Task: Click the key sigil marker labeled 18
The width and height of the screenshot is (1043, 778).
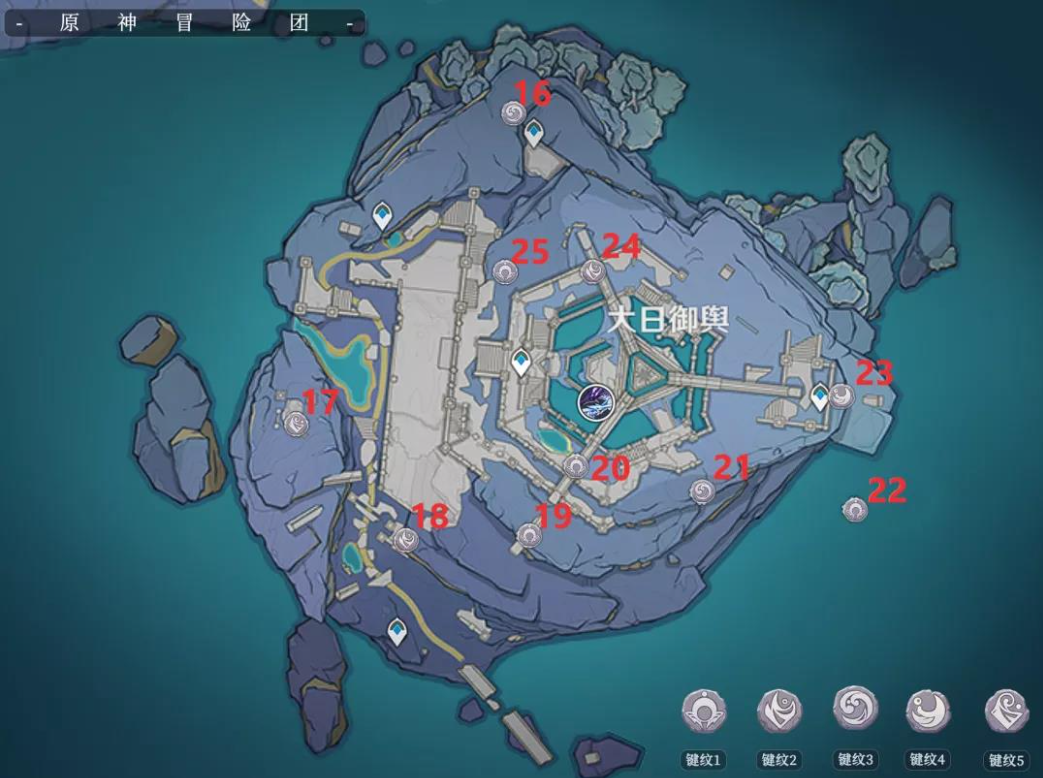Action: (x=406, y=540)
